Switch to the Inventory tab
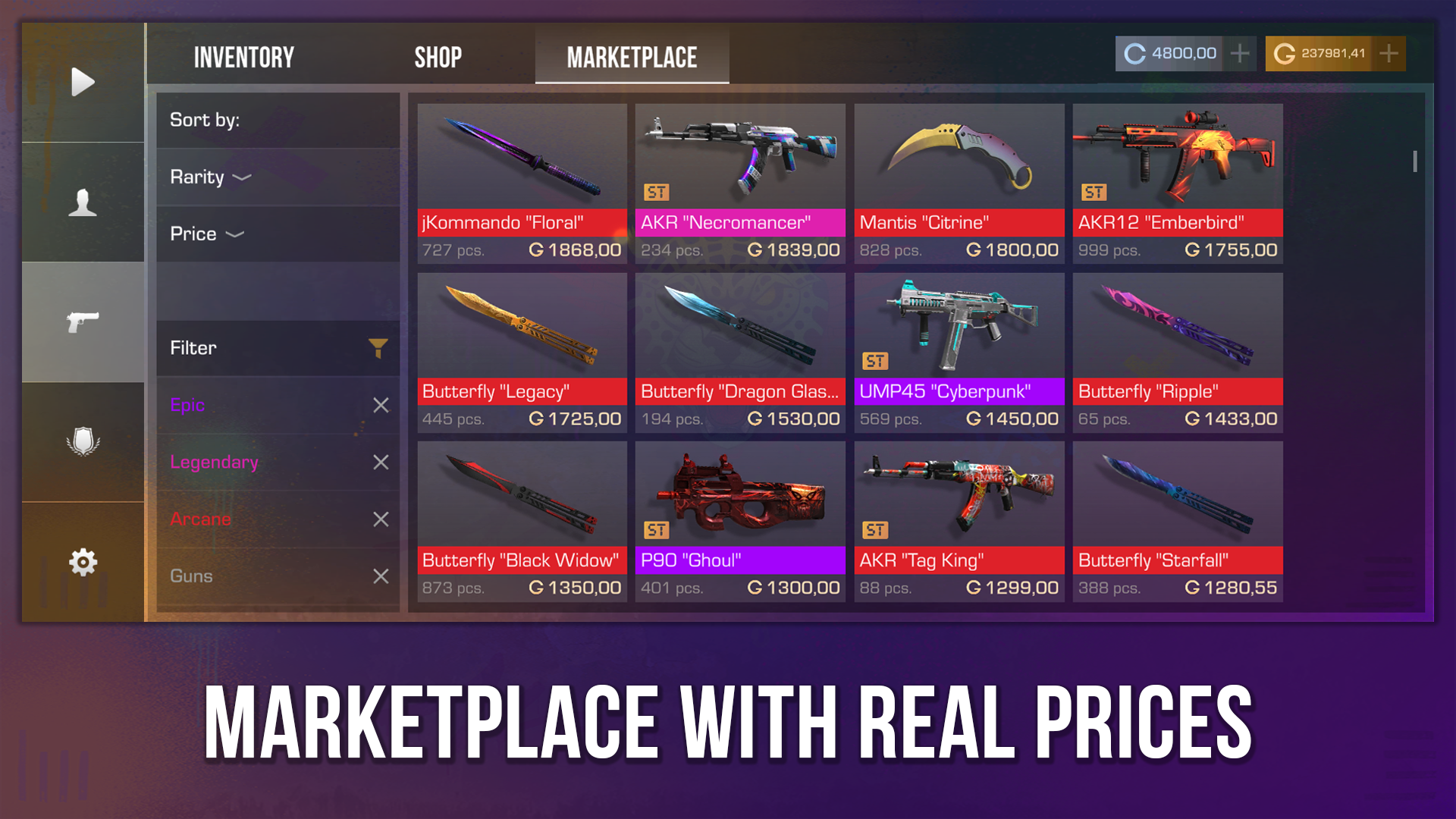 [x=244, y=55]
